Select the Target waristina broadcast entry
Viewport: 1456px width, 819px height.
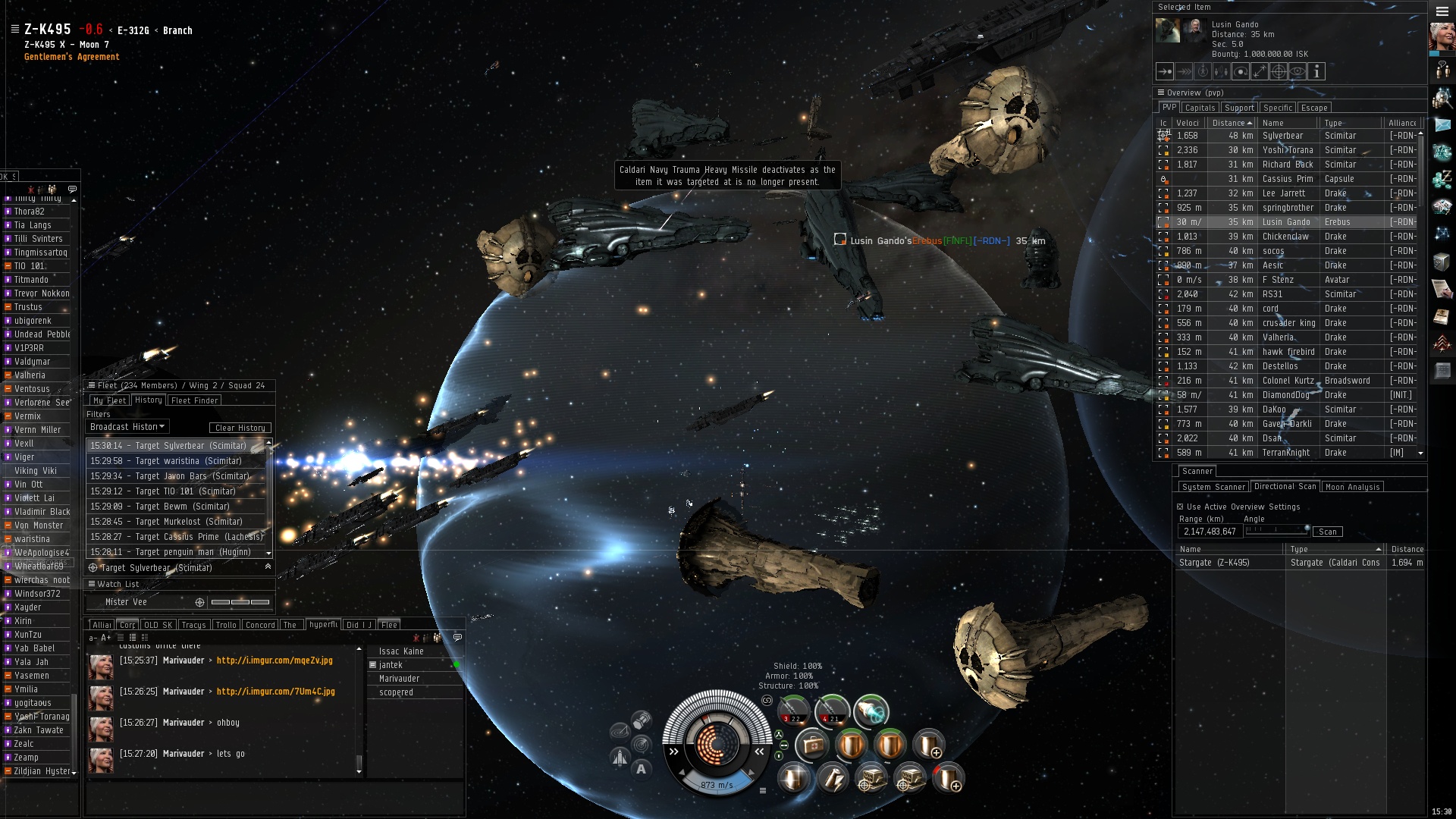click(166, 461)
